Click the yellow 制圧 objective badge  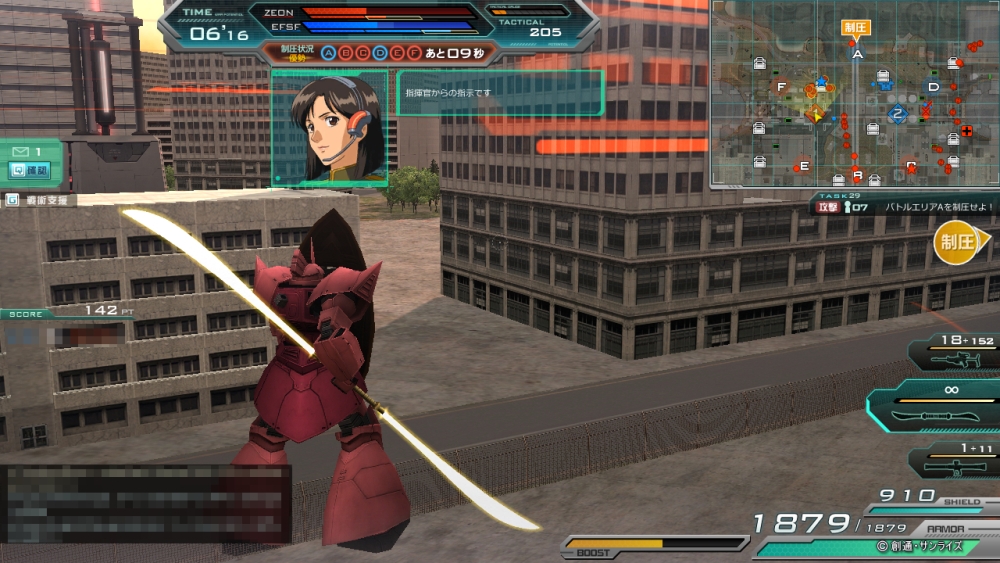coord(957,241)
